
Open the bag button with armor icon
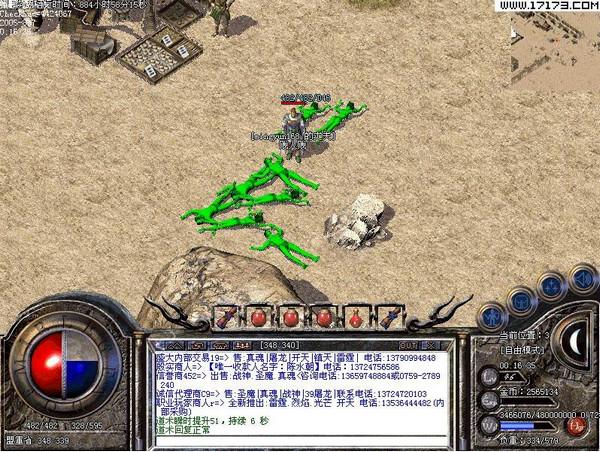click(x=520, y=297)
